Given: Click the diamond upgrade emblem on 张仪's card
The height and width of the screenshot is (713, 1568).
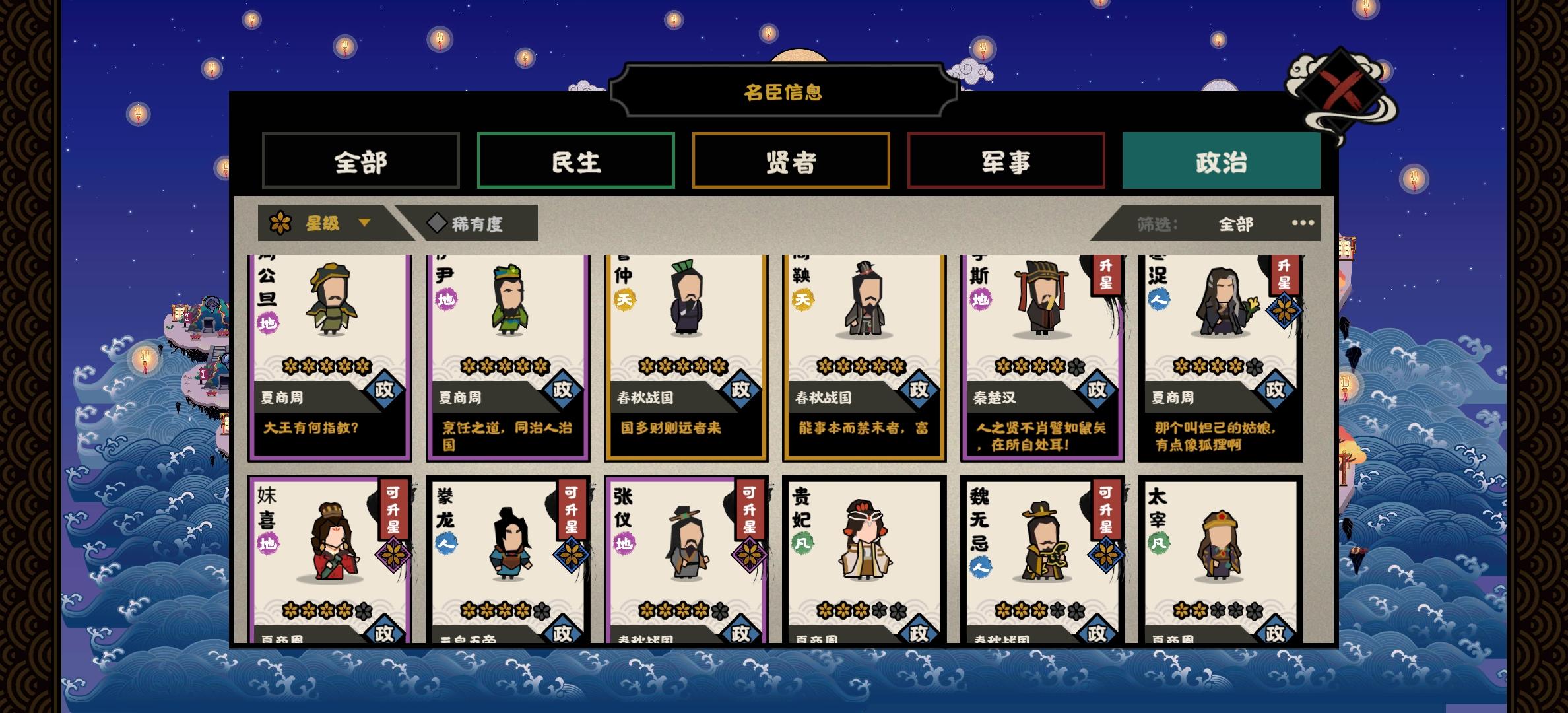Looking at the screenshot, I should pyautogui.click(x=750, y=555).
